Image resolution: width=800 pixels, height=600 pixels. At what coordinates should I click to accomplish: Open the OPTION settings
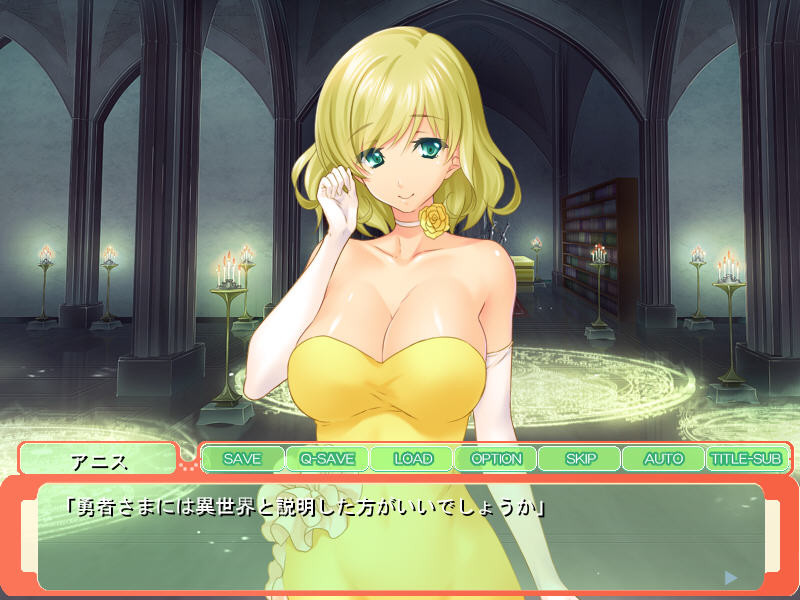click(x=496, y=459)
